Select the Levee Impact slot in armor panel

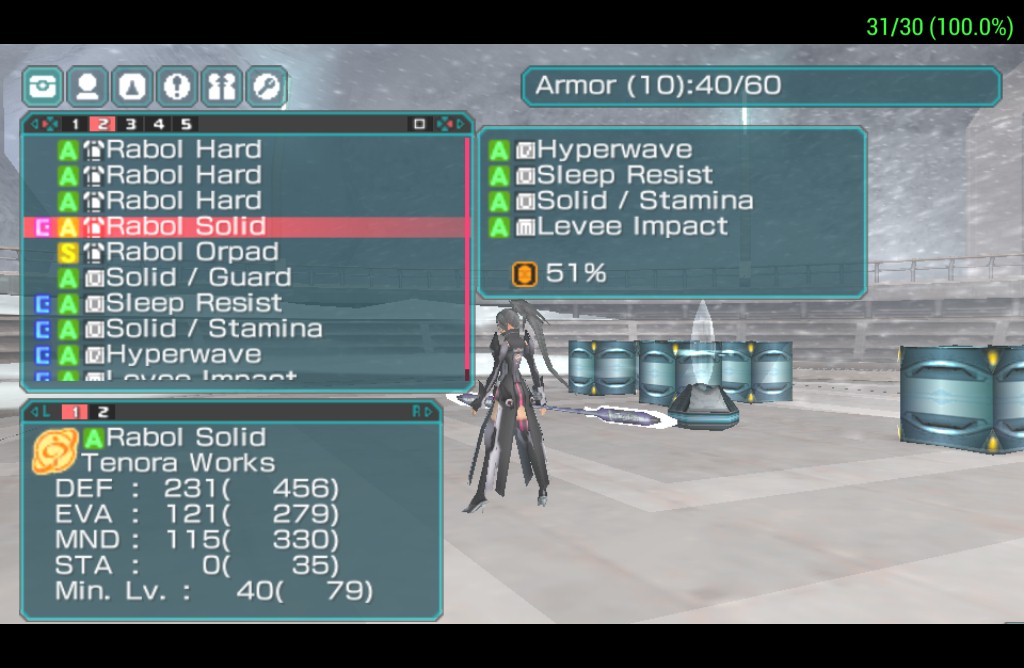tap(632, 226)
